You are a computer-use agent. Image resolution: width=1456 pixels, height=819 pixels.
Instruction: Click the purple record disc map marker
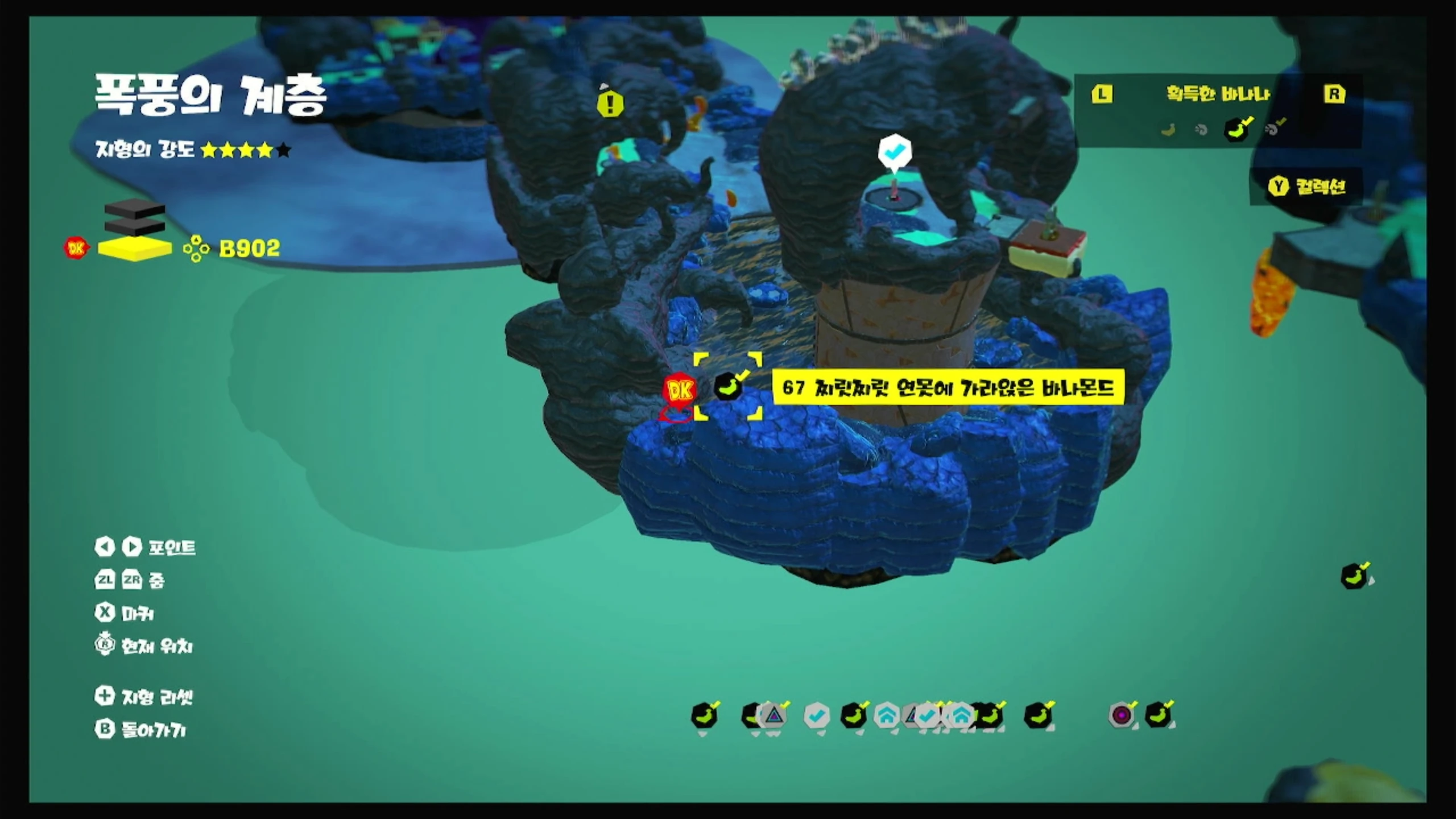[x=1122, y=715]
